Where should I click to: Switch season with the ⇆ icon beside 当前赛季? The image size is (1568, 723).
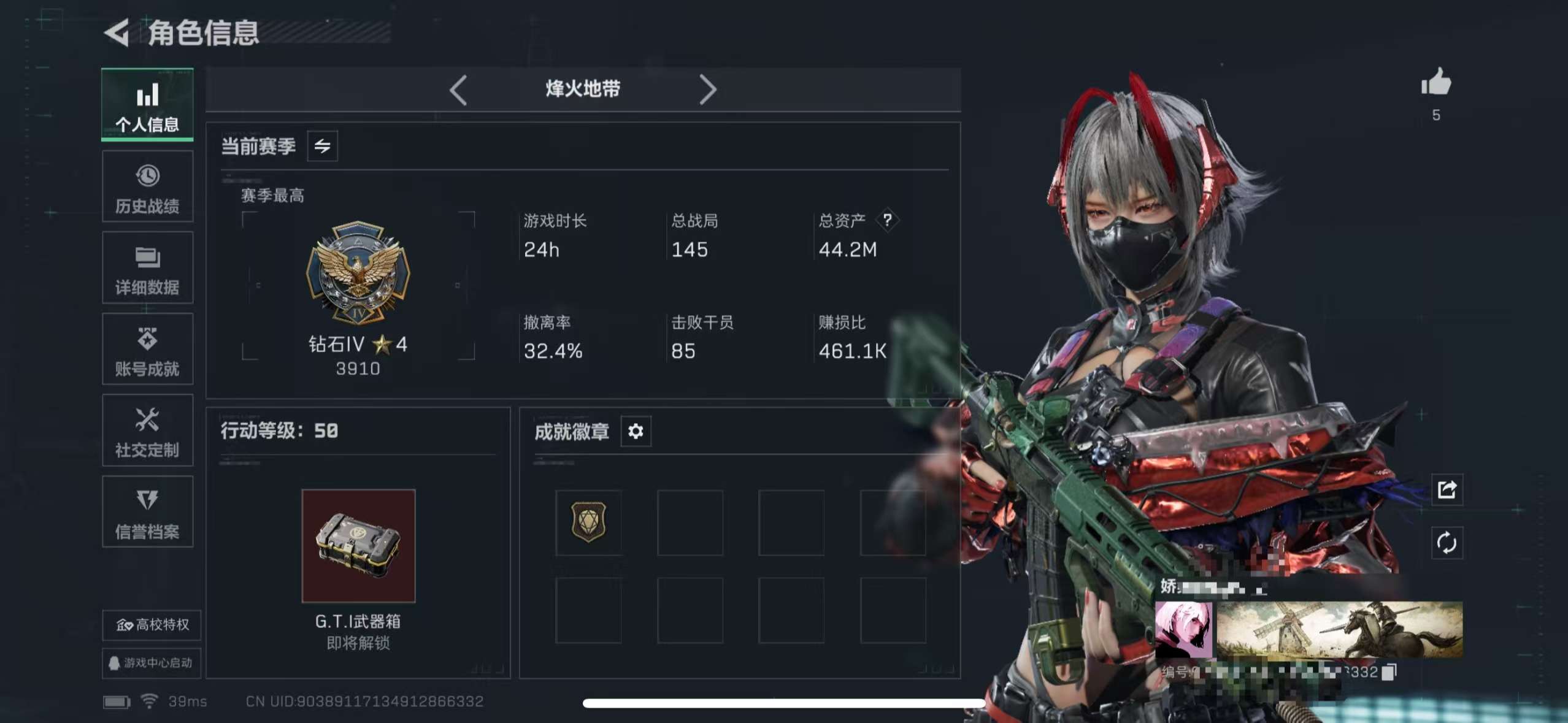point(322,146)
